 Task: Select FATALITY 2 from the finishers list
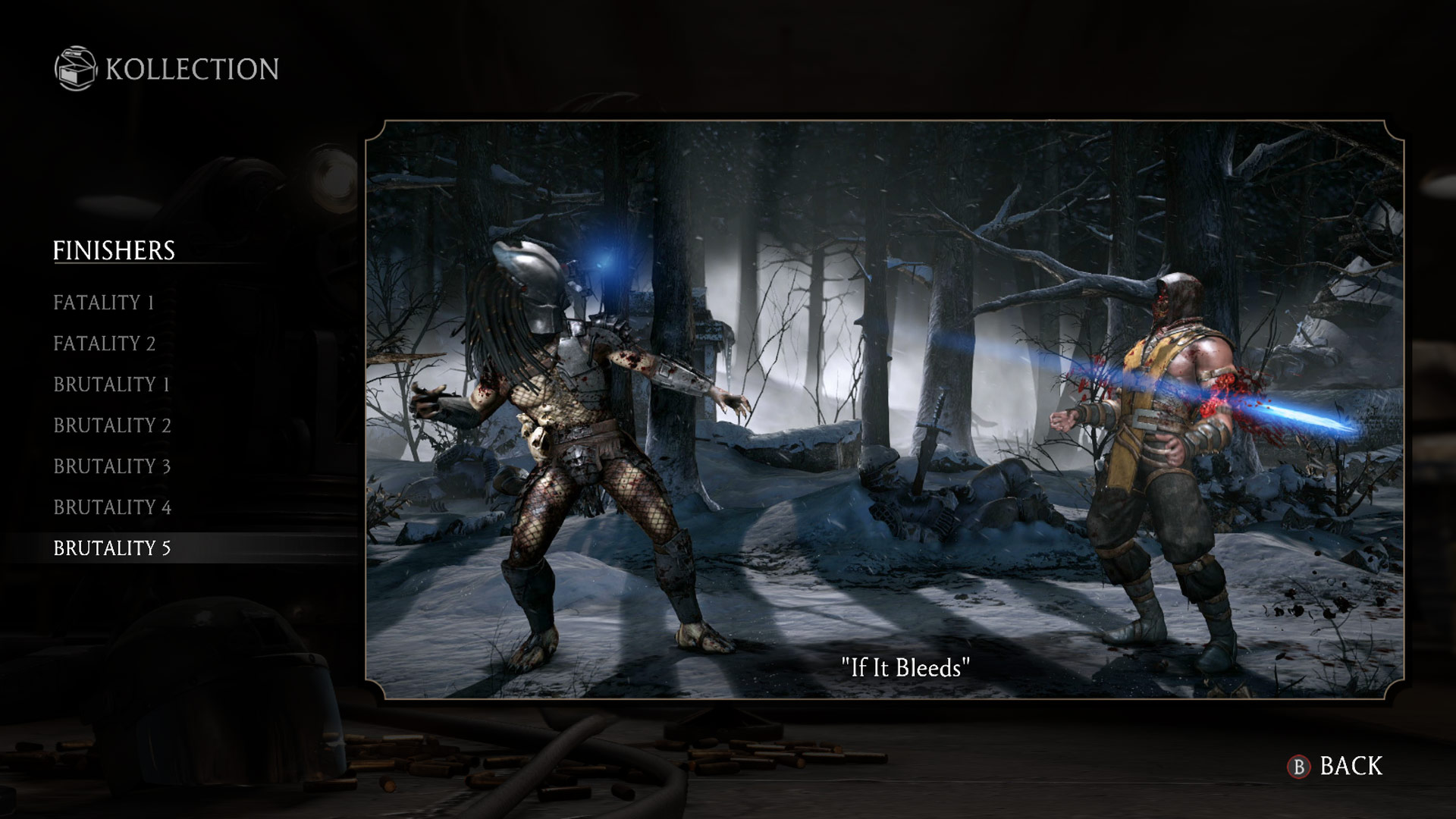click(103, 344)
